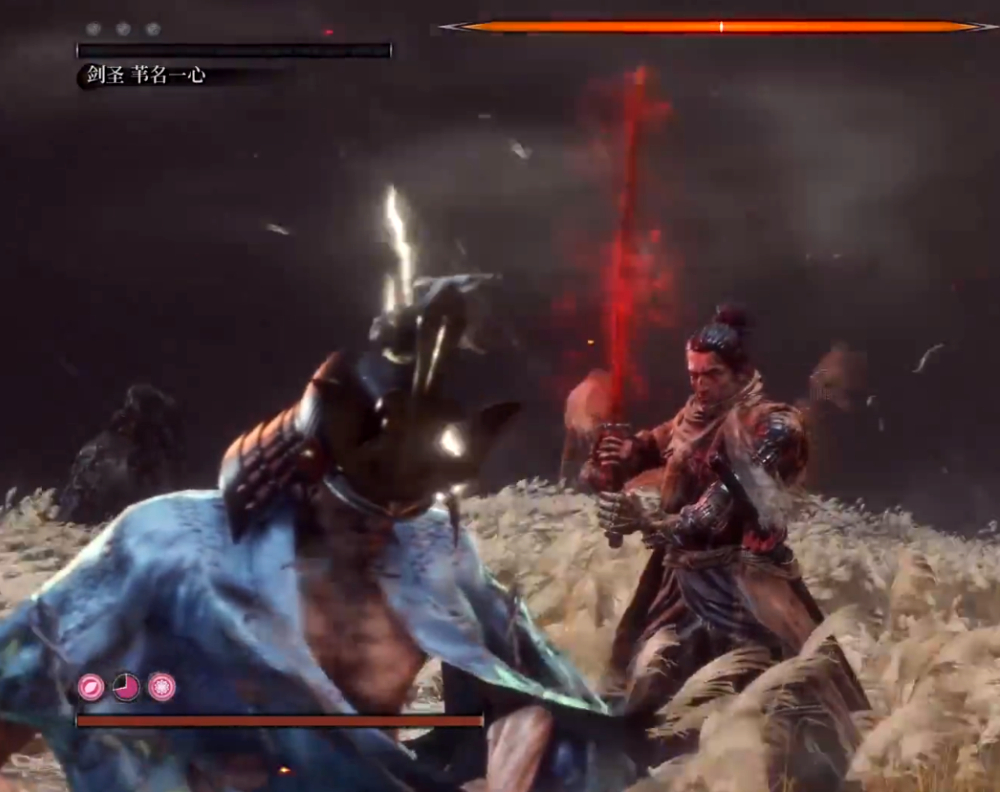Click the partially filled resurrection node
Viewport: 1000px width, 792px height.
[126, 686]
